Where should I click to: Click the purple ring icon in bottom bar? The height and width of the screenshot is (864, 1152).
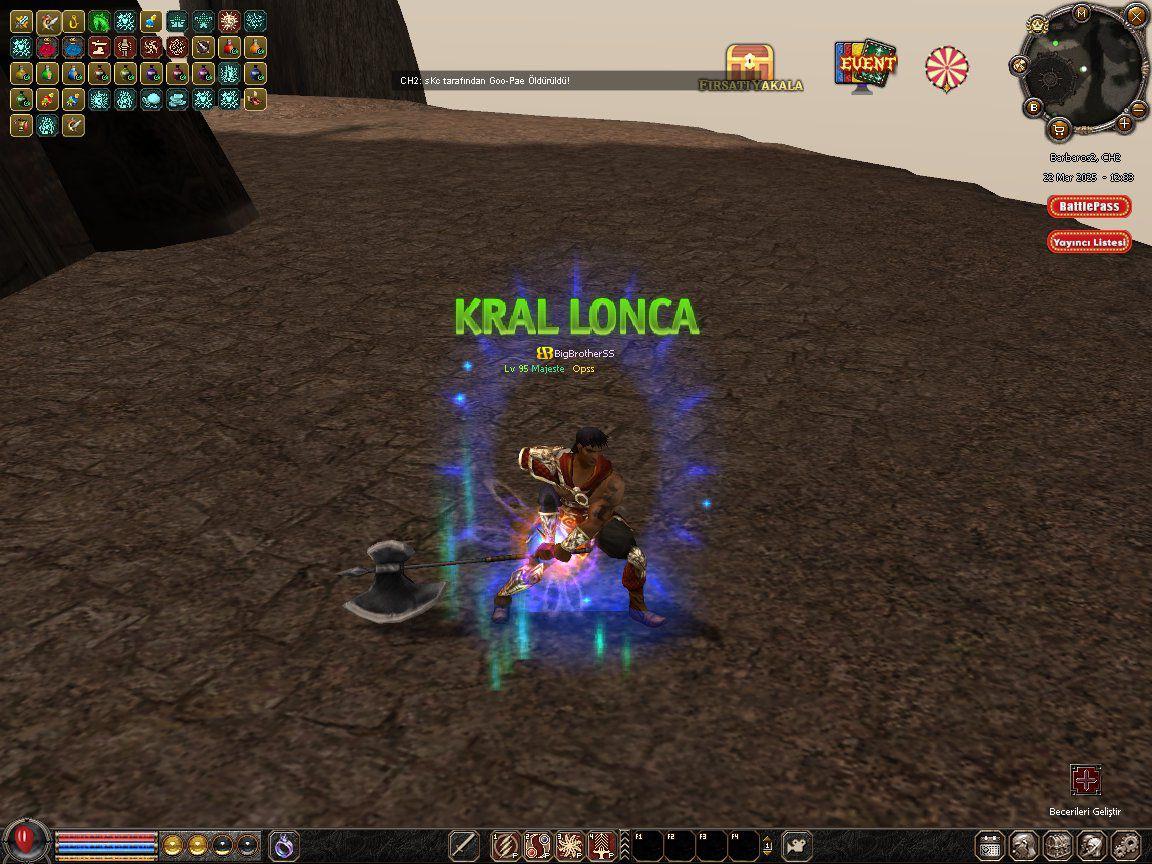pos(284,845)
